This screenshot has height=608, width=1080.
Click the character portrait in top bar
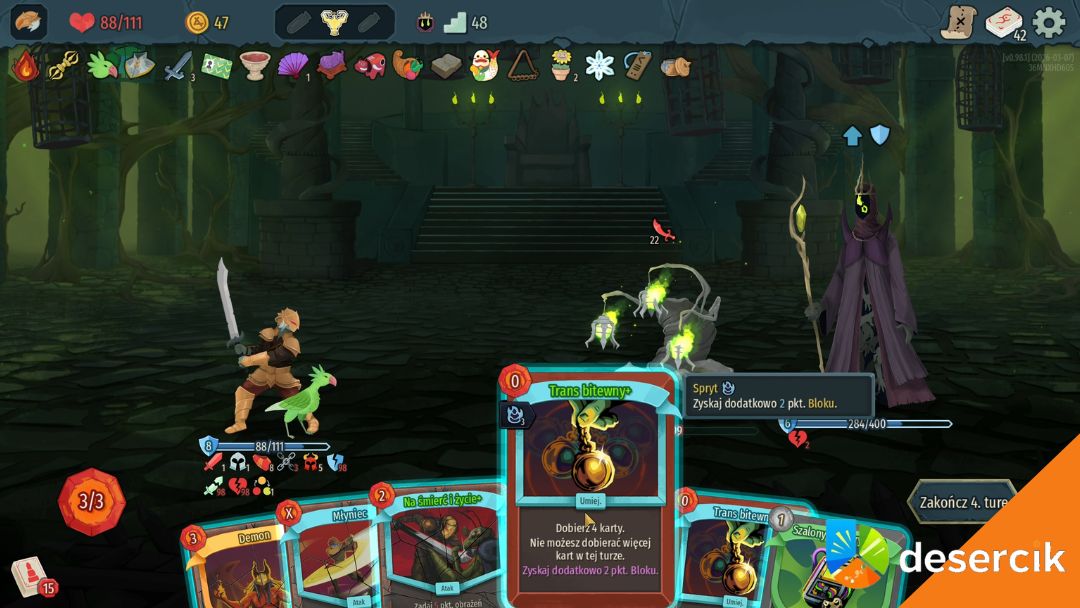[28, 22]
